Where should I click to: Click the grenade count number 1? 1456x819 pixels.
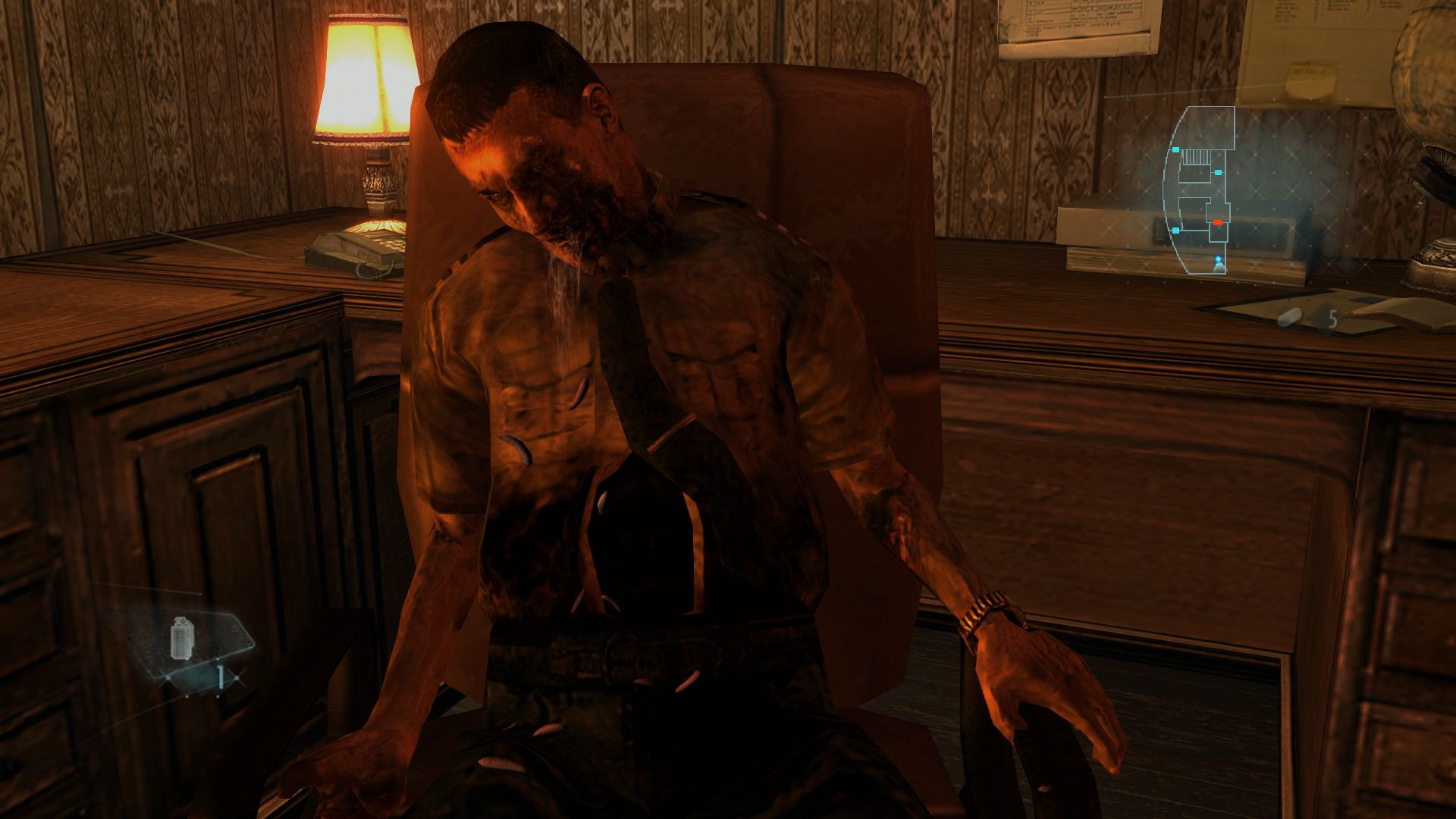coord(221,676)
